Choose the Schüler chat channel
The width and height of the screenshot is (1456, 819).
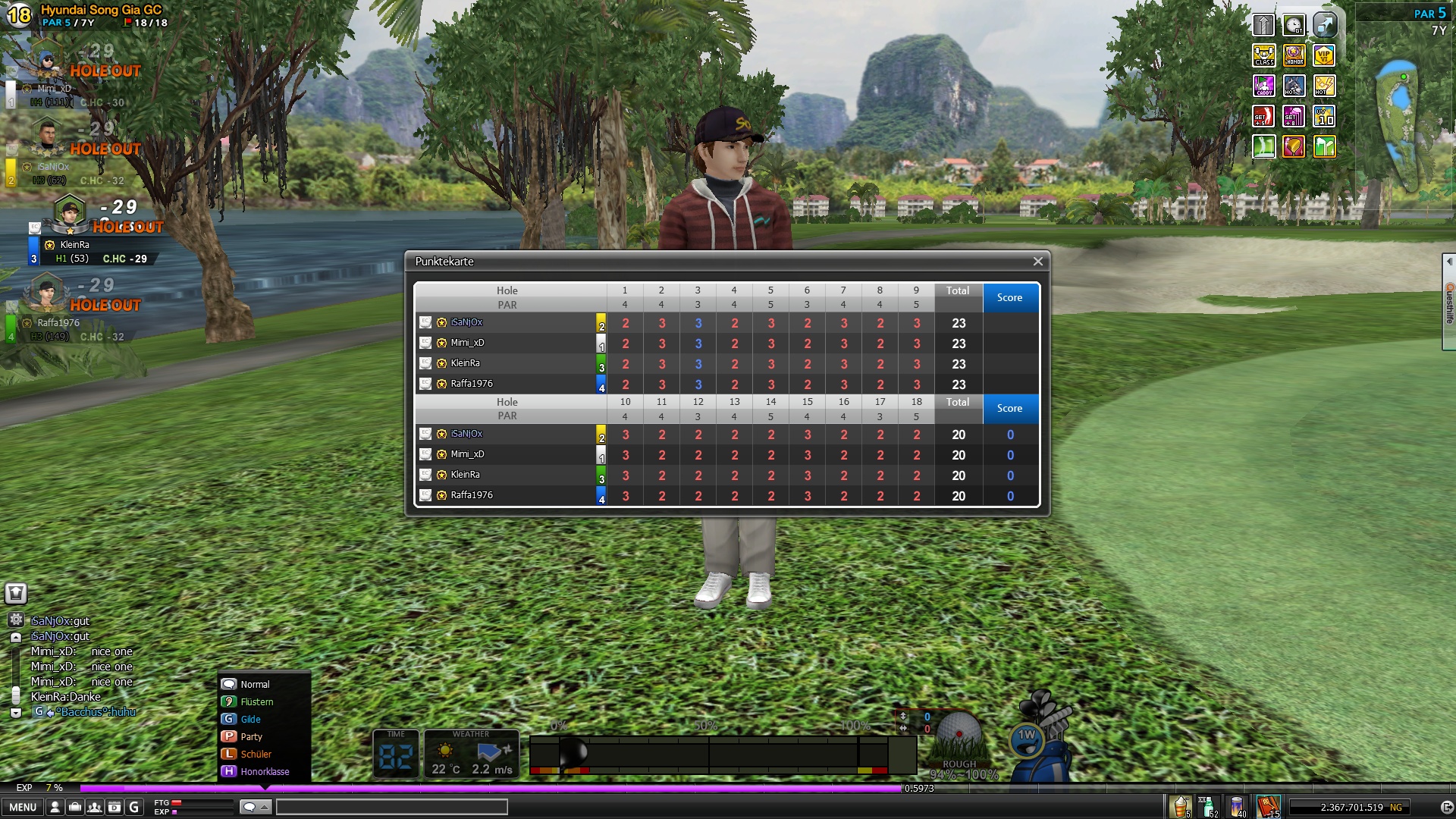[256, 755]
